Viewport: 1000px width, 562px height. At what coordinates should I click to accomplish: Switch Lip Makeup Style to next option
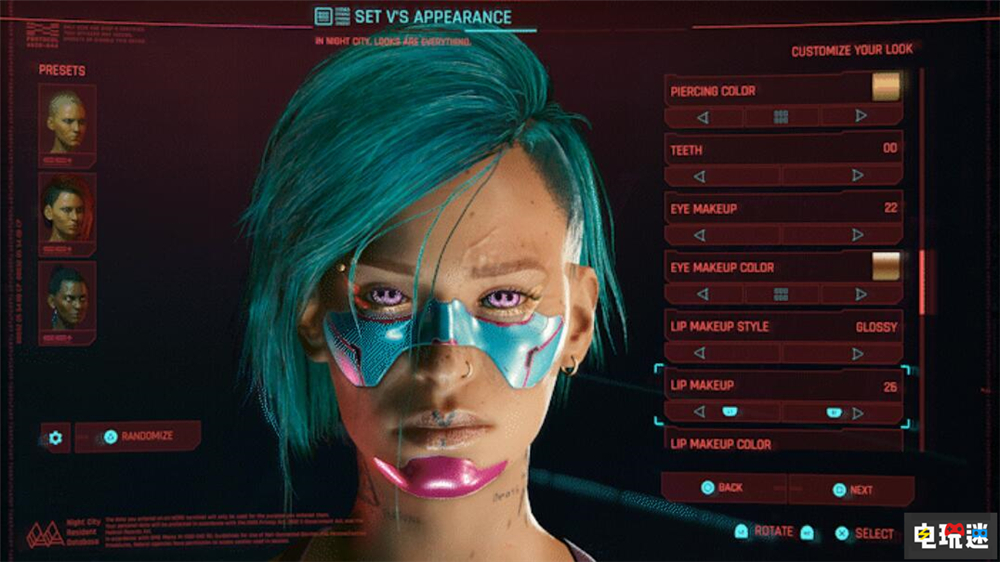coord(858,353)
